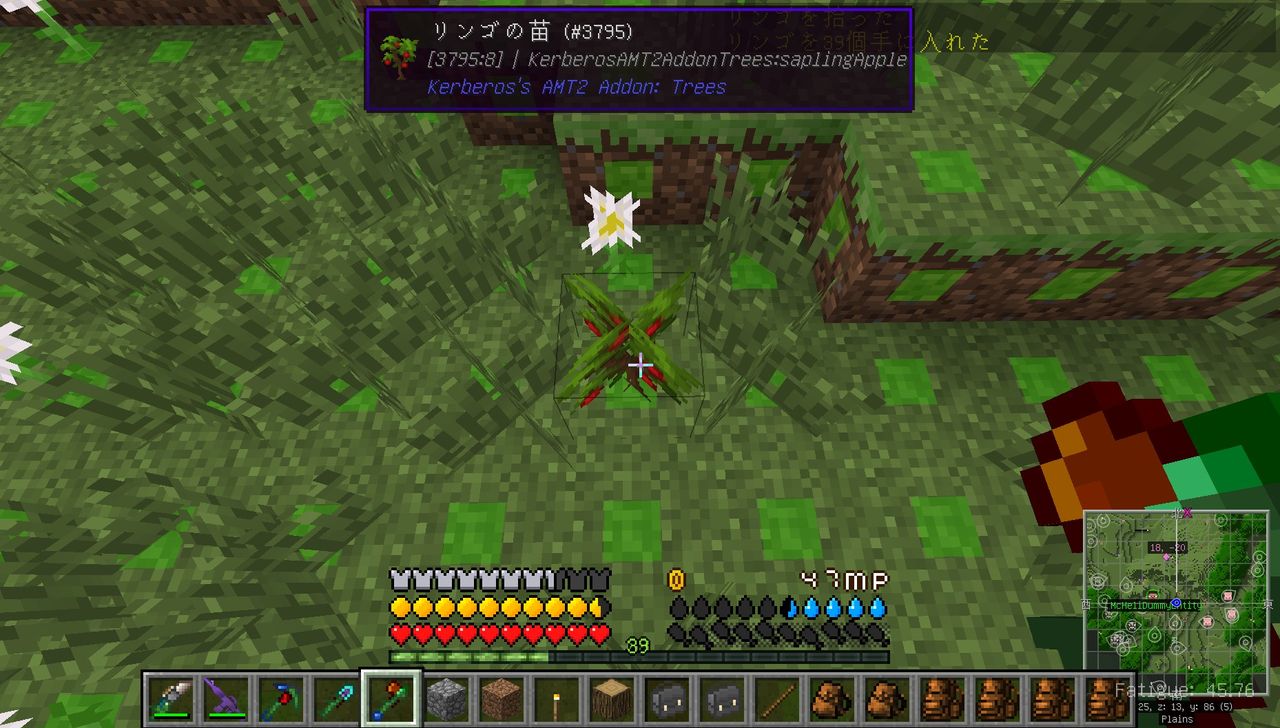Click the 18, -20 coordinate tag on the minimap
The image size is (1280, 728).
click(x=1167, y=547)
